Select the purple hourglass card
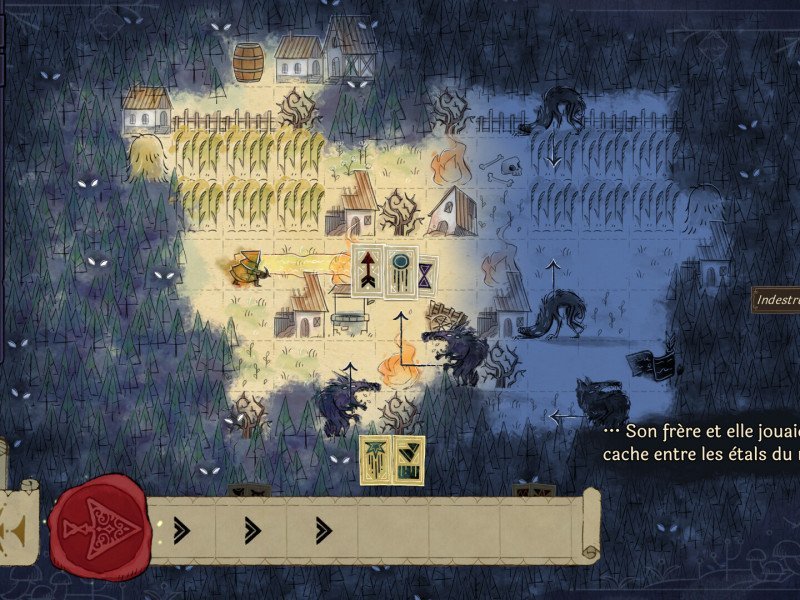This screenshot has height=600, width=800. click(x=427, y=272)
